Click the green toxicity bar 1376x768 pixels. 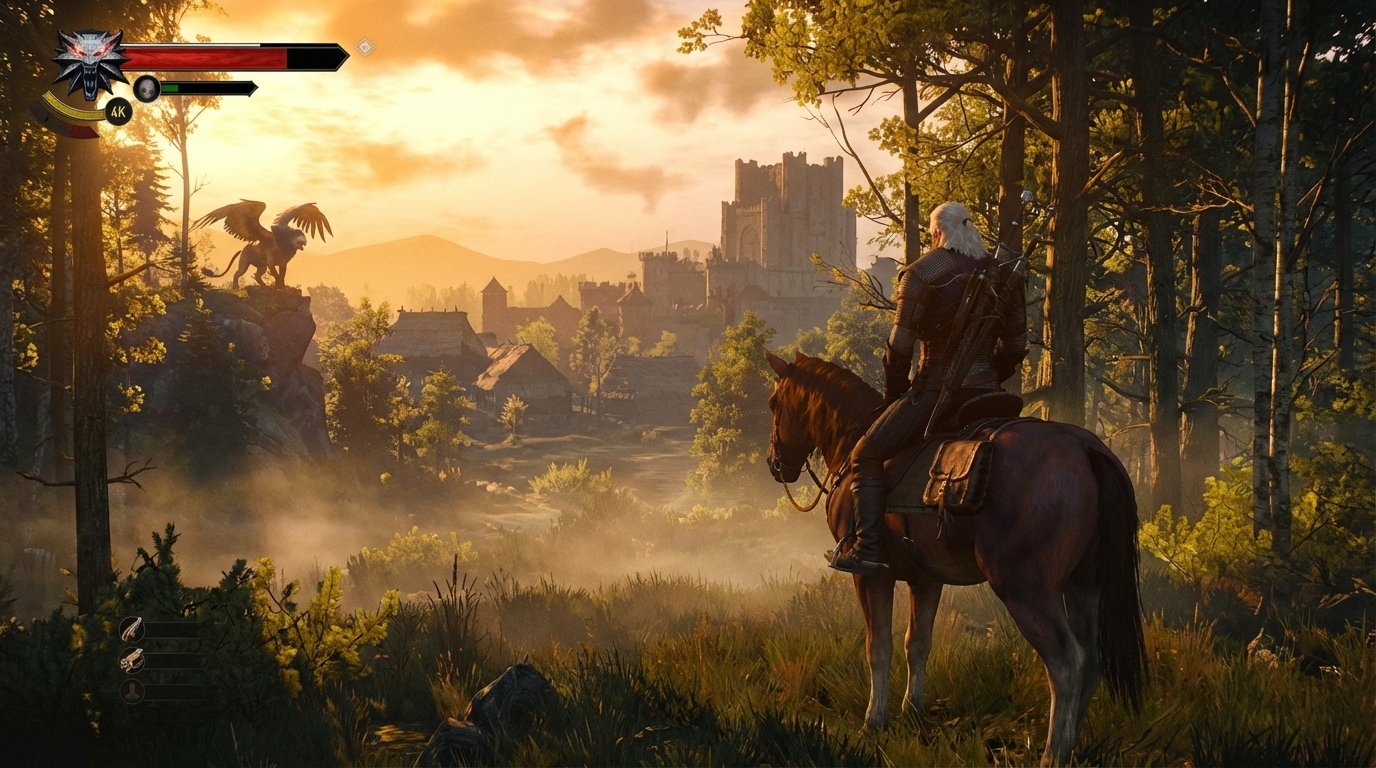pos(169,87)
